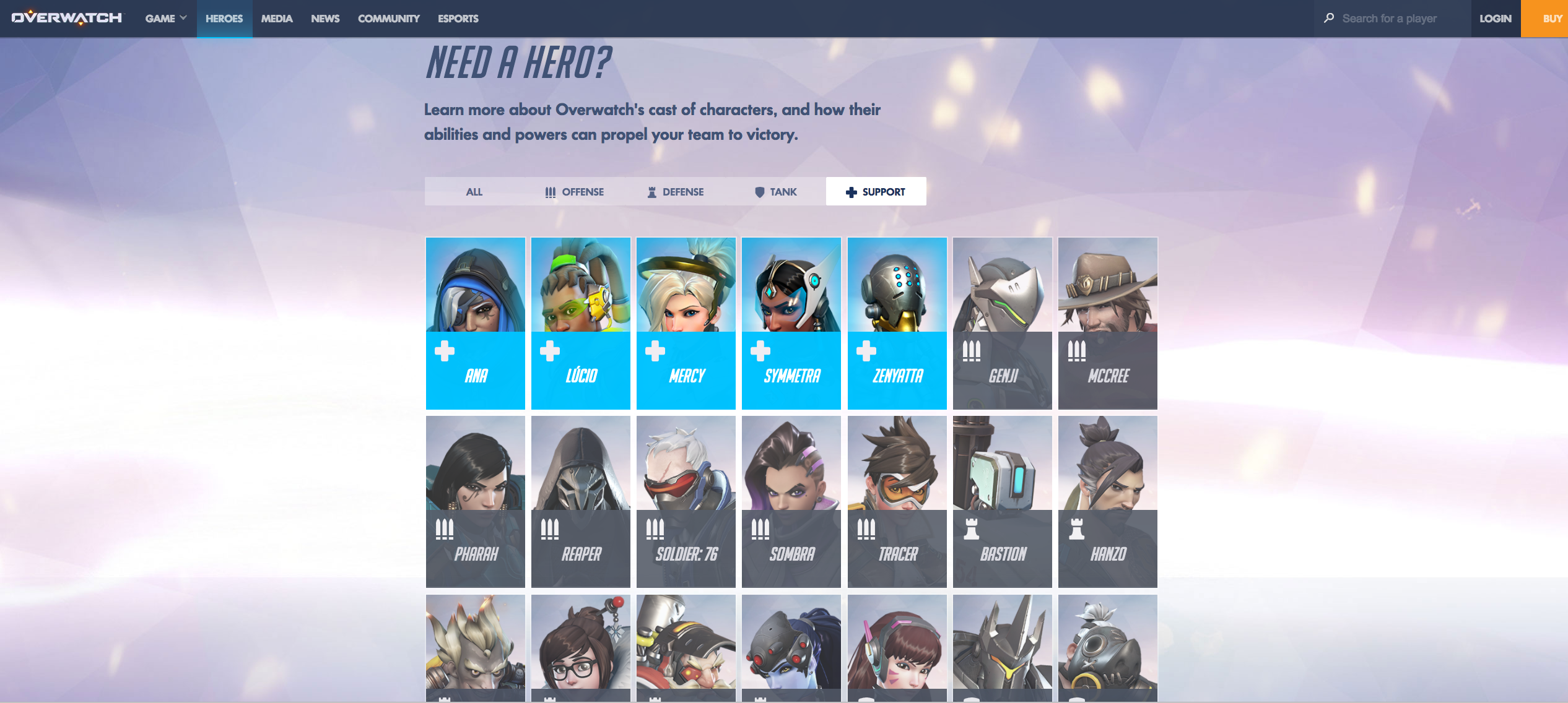Choose the Ana hero tile
1568x703 pixels.
pyautogui.click(x=476, y=323)
